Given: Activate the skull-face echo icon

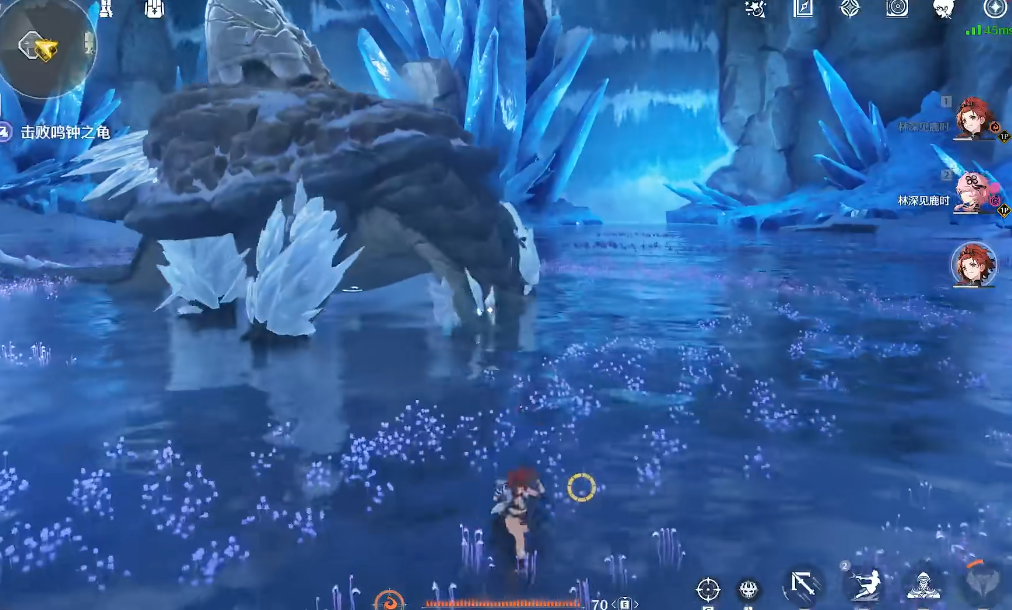Looking at the screenshot, I should pyautogui.click(x=748, y=590).
